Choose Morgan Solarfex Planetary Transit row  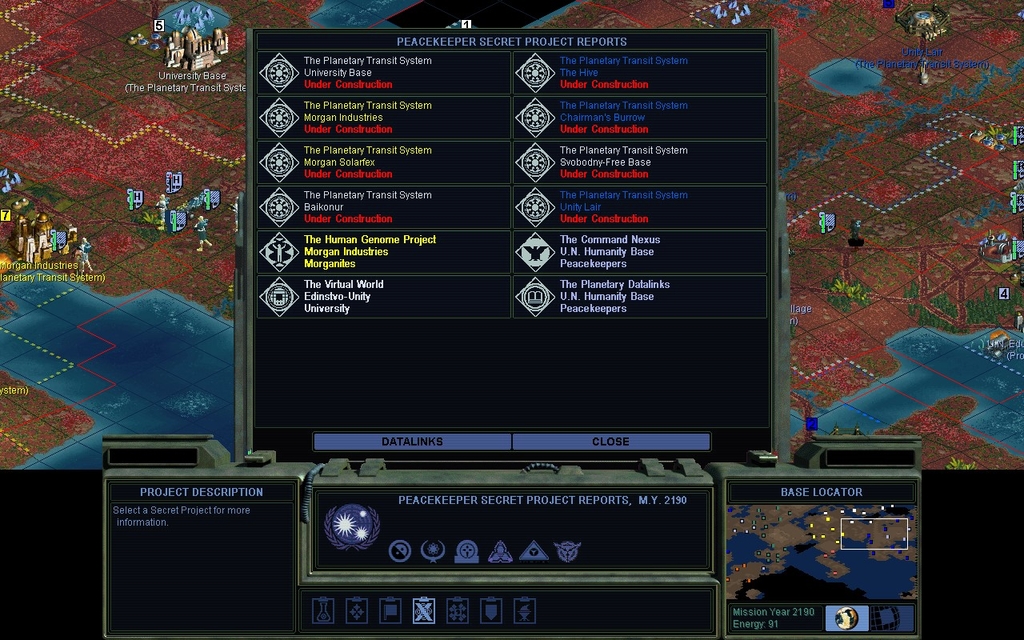click(384, 162)
